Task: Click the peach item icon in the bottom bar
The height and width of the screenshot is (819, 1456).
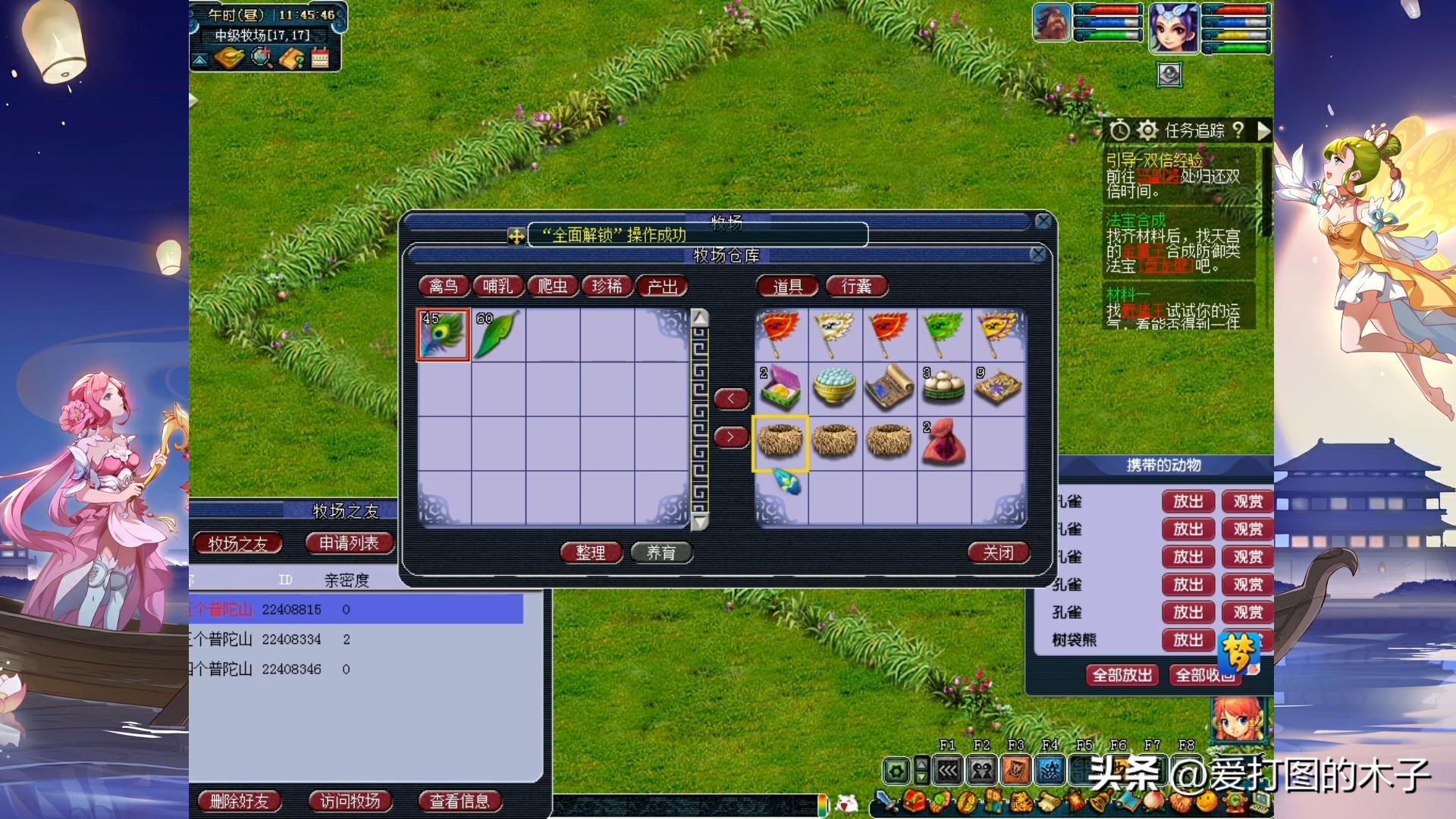Action: [x=1153, y=802]
